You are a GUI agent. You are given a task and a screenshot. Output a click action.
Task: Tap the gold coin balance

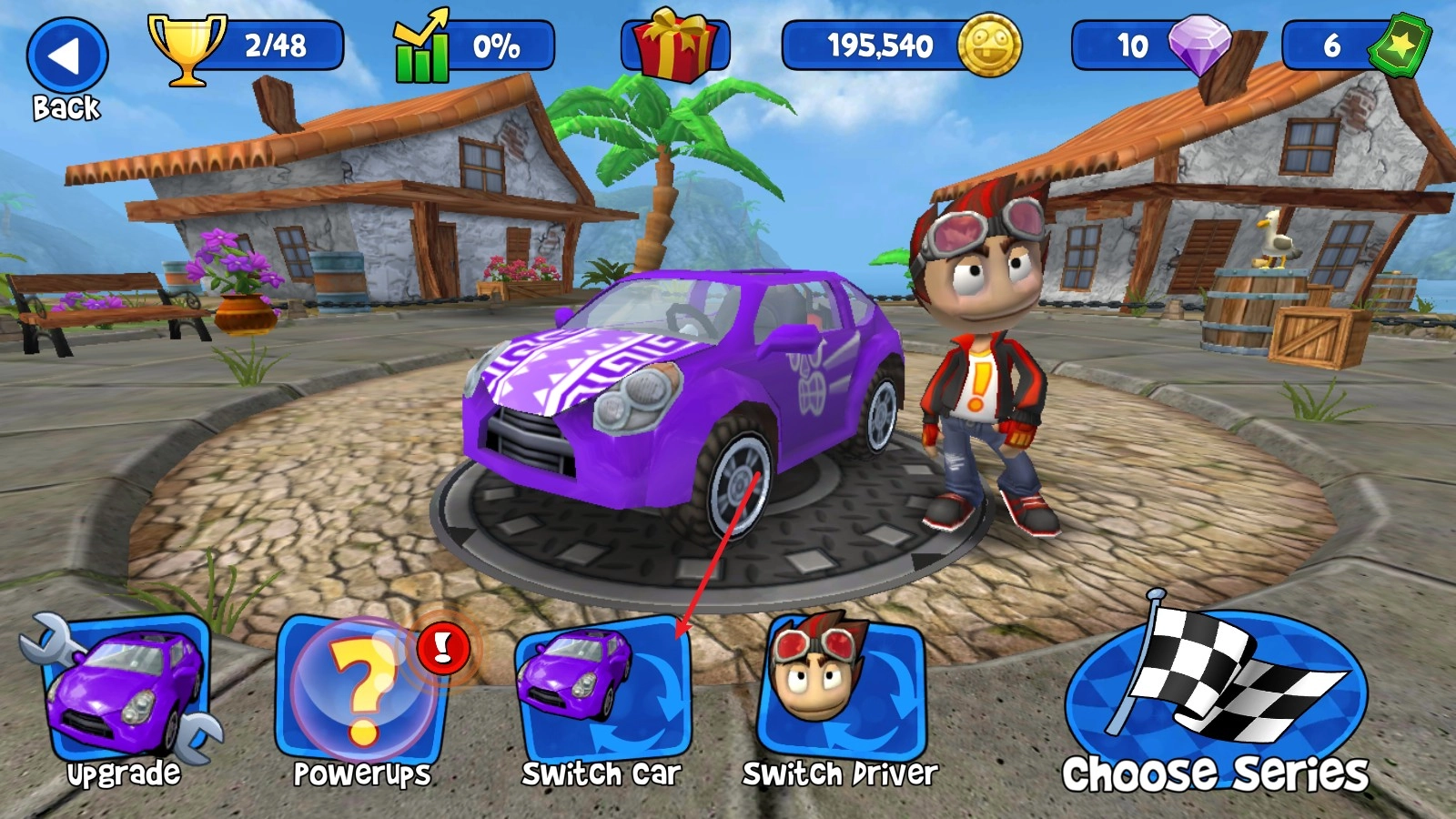pos(901,45)
